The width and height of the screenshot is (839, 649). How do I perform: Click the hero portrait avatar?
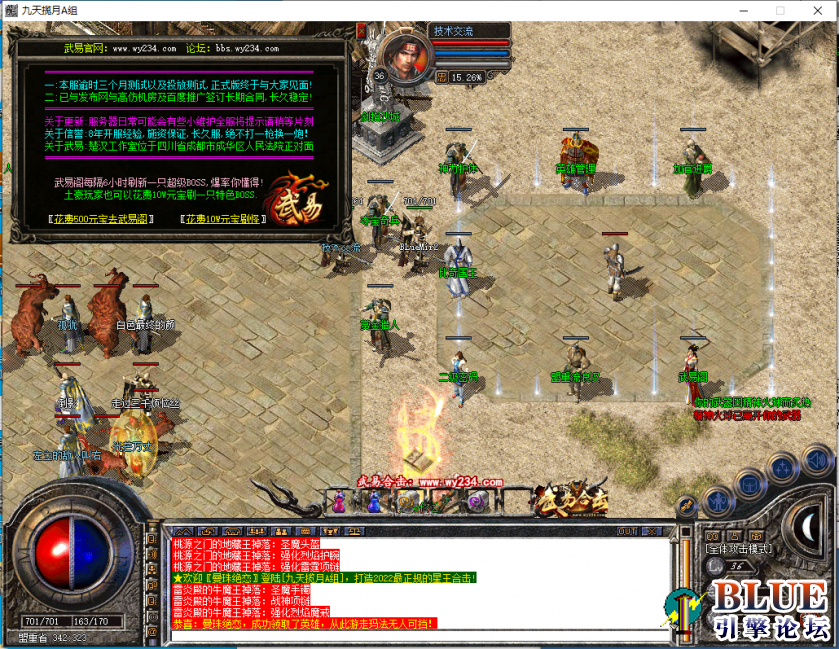click(x=405, y=57)
